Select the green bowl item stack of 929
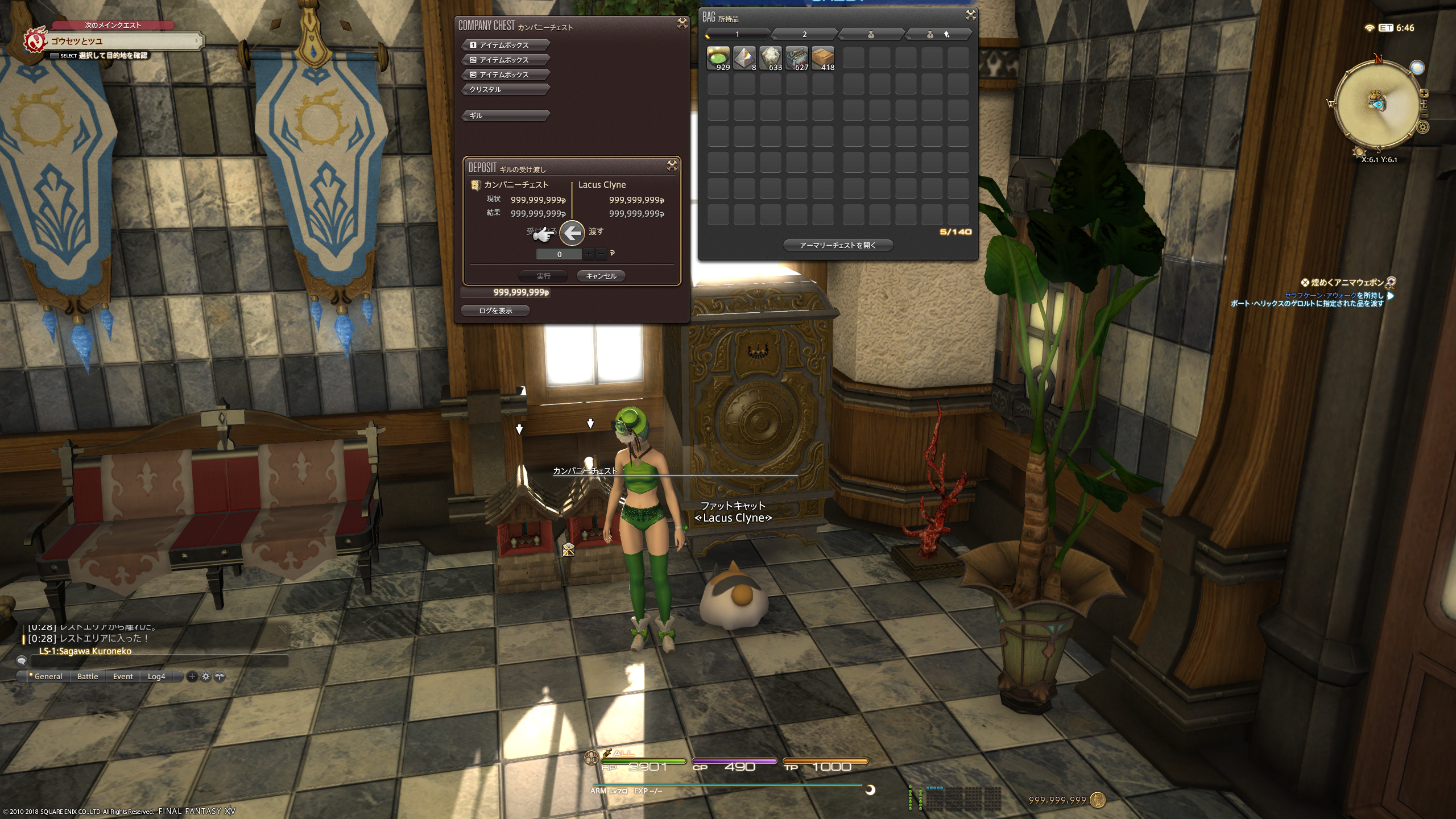Viewport: 1456px width, 819px height. tap(718, 58)
